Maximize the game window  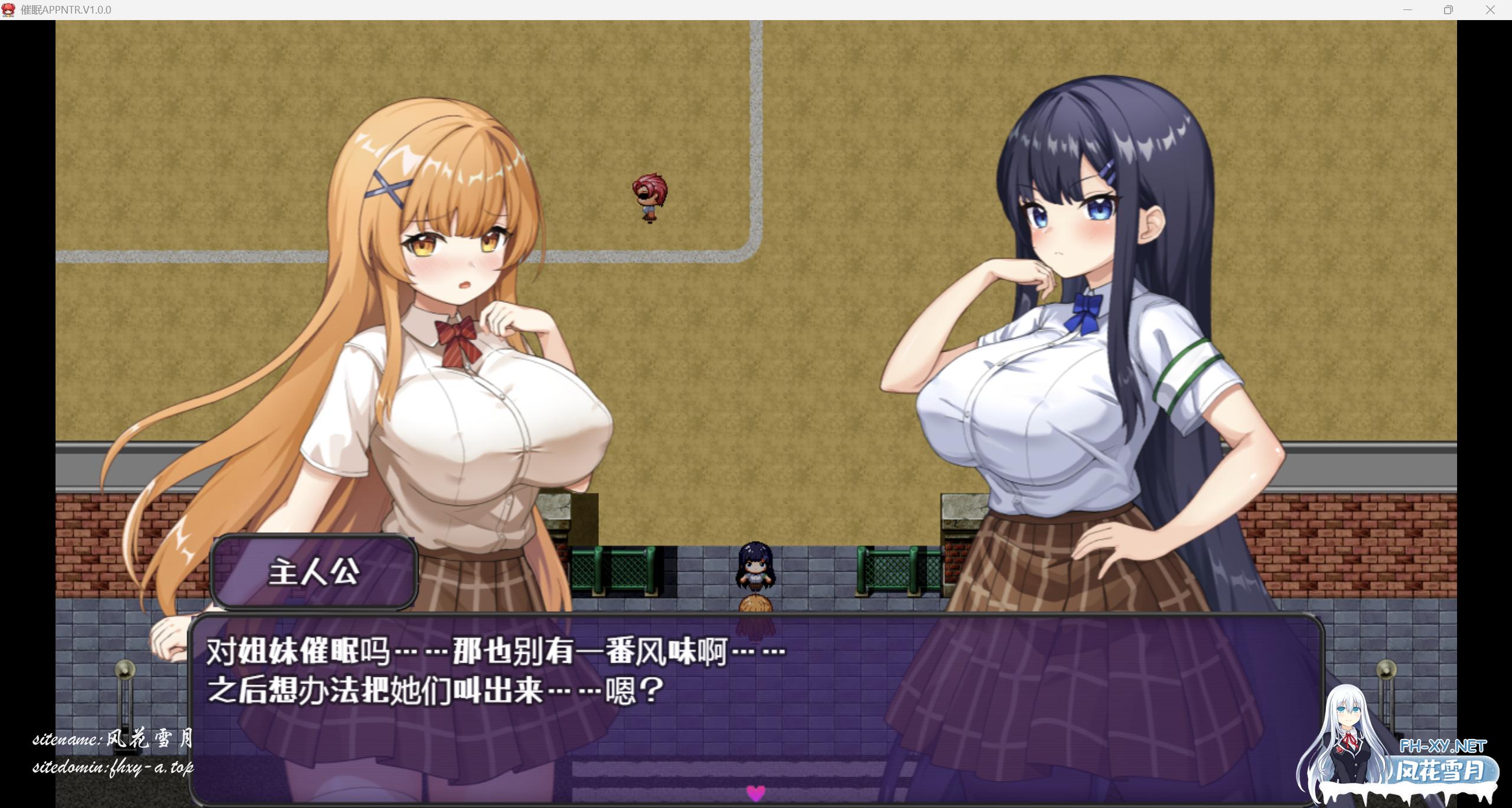1448,9
